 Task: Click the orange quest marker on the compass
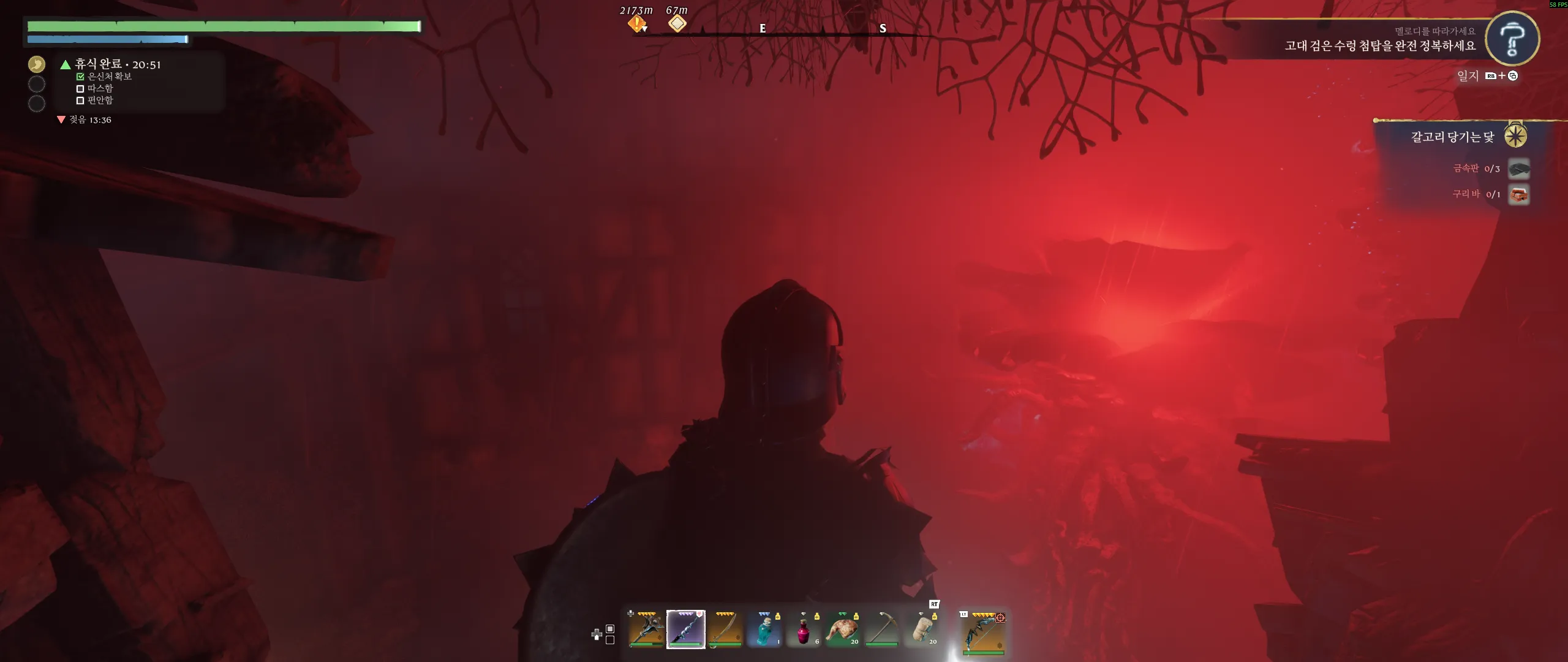(x=636, y=24)
